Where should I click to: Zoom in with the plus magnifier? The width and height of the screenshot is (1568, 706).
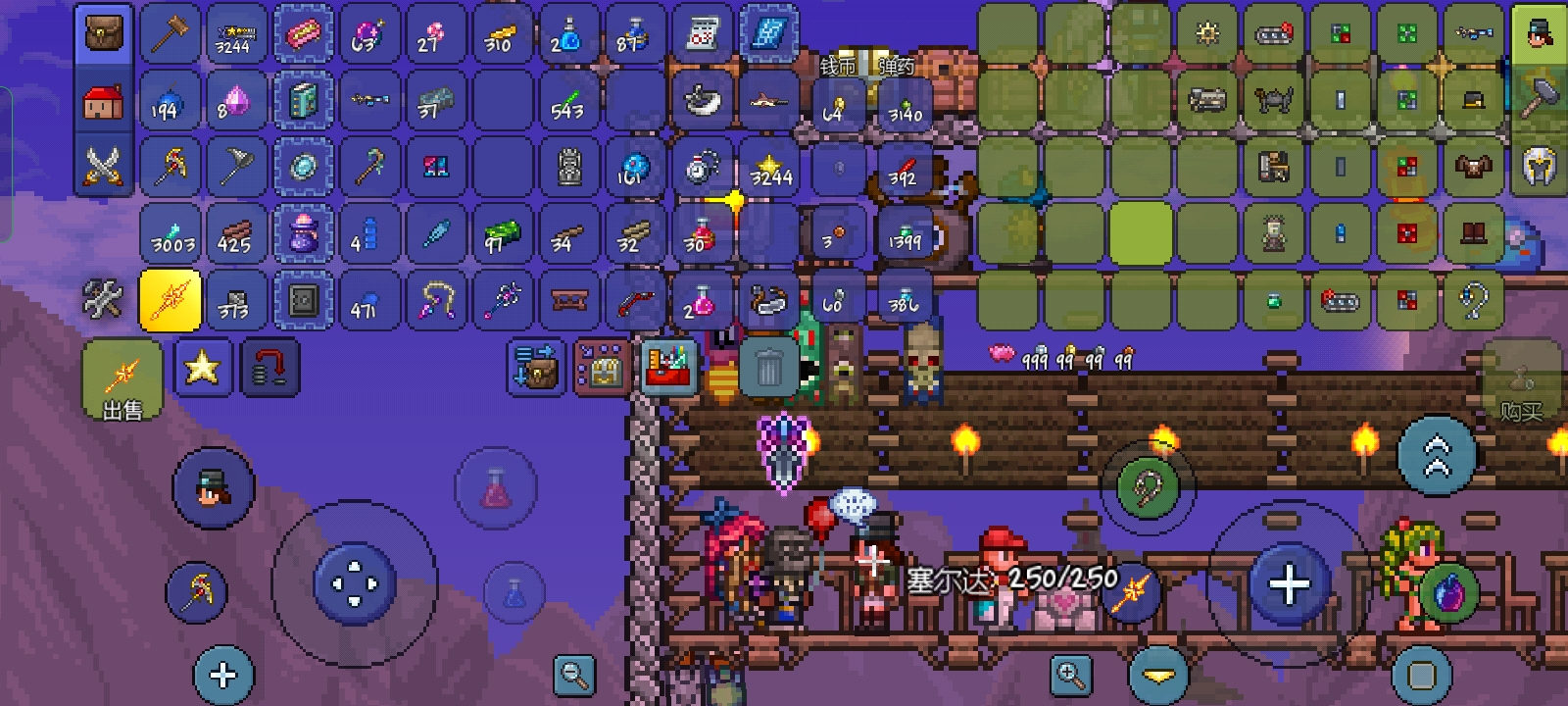click(1070, 675)
